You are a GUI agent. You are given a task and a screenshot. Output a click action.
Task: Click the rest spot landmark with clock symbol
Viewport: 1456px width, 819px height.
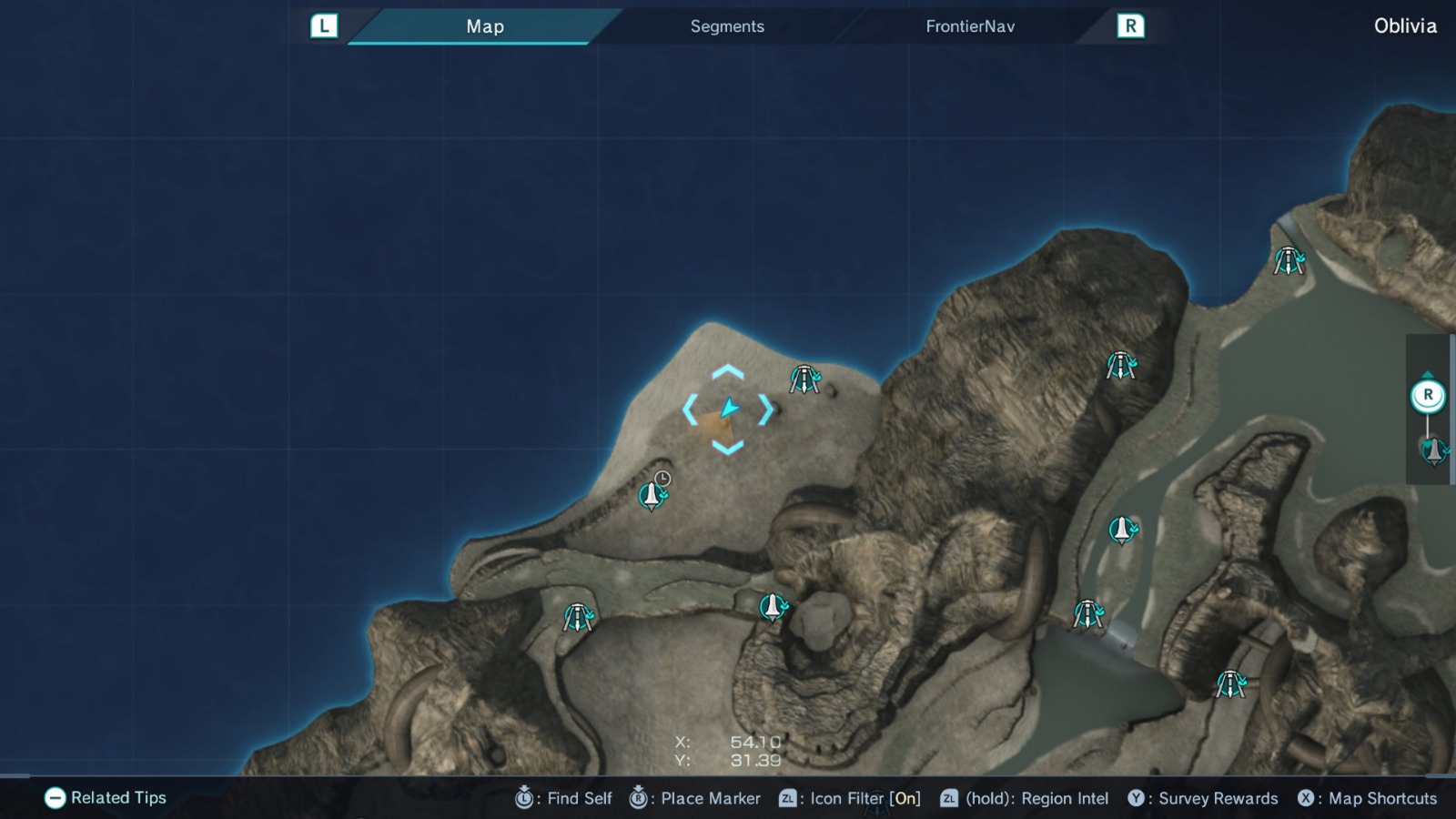pos(652,496)
